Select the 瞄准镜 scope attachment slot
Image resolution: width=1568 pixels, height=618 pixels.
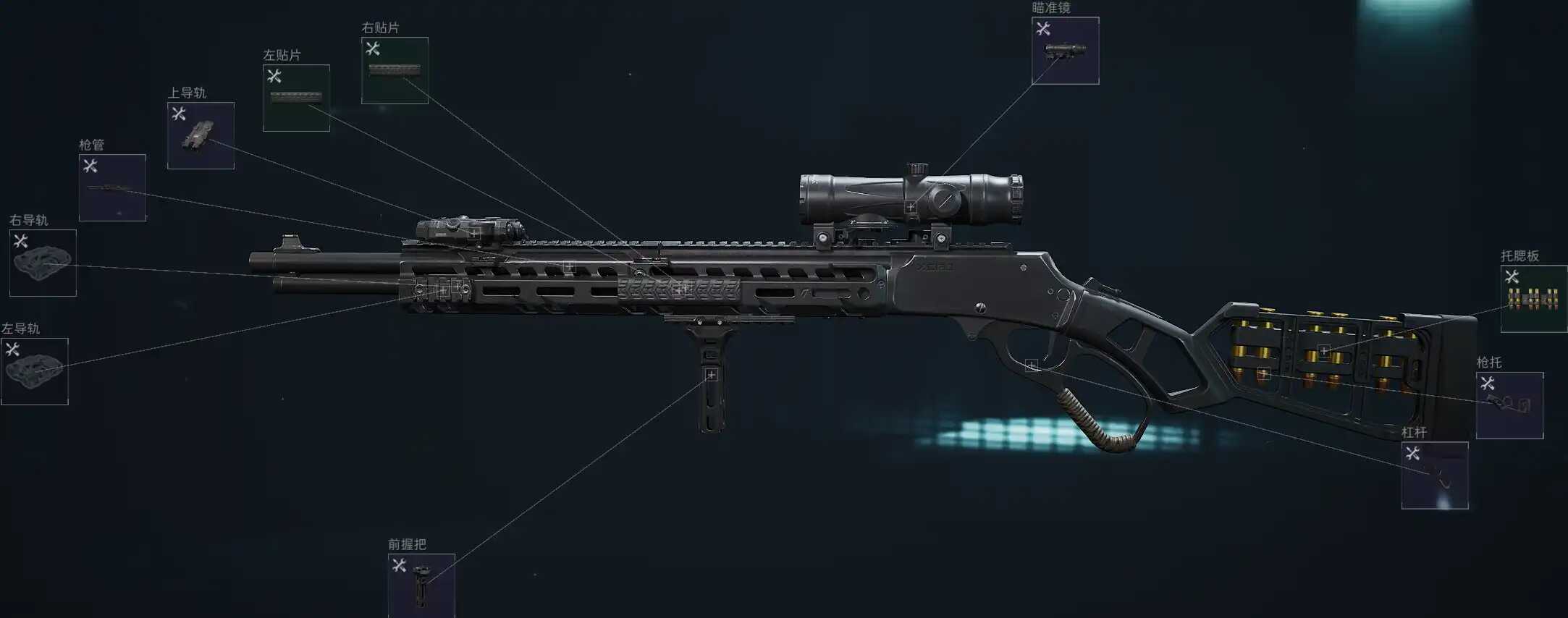pos(1065,51)
